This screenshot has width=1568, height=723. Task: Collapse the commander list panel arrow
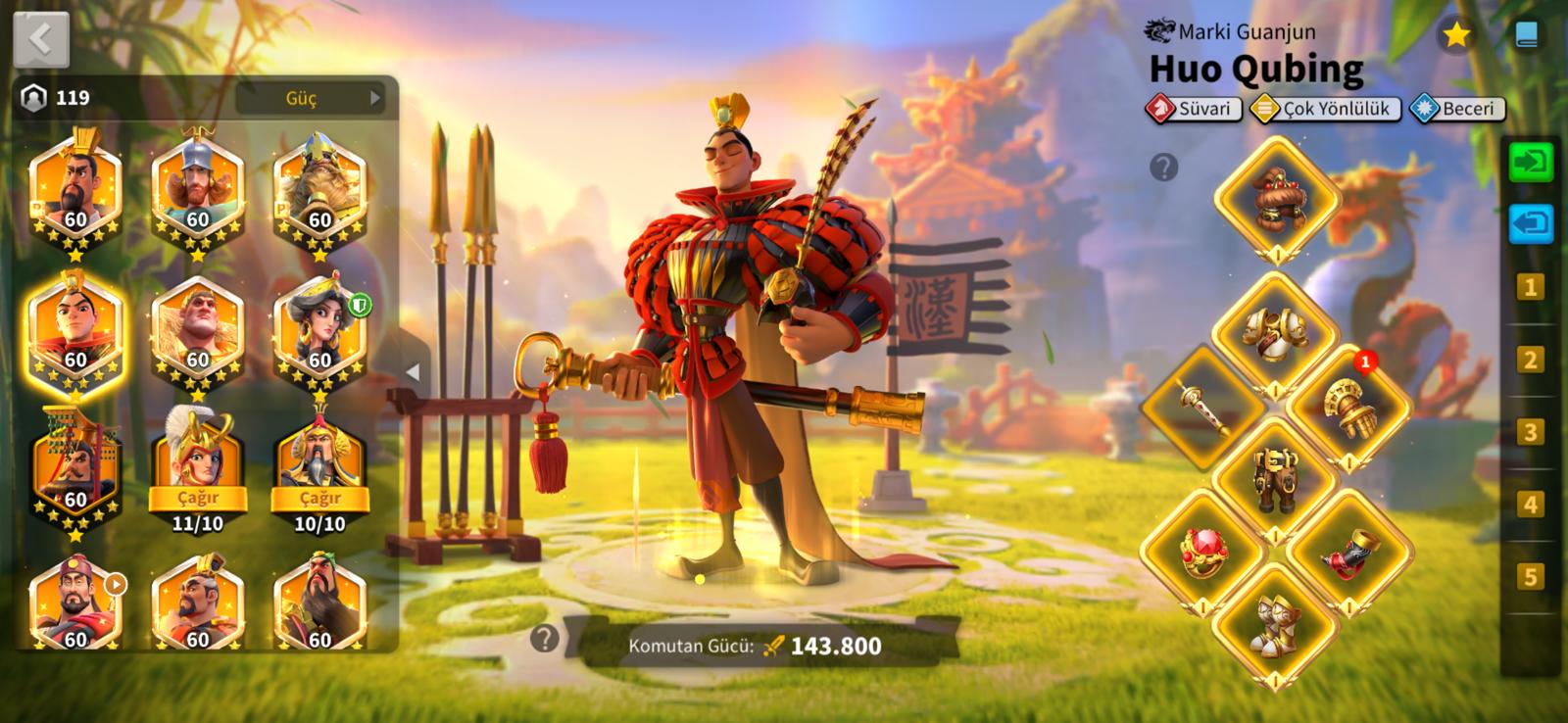tap(413, 372)
